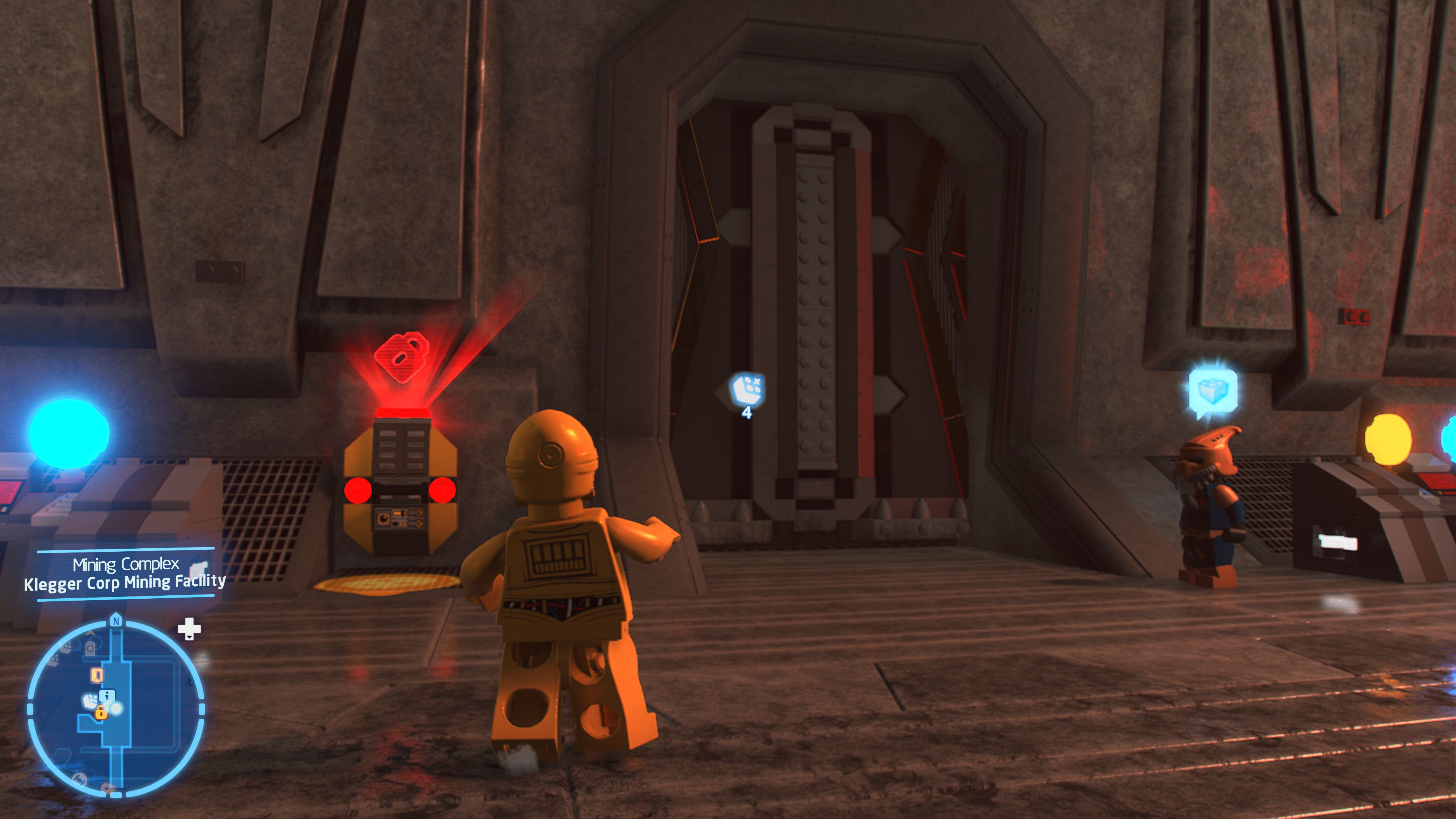
Task: Select the datacard dice icon on the minimap
Action: (x=91, y=700)
